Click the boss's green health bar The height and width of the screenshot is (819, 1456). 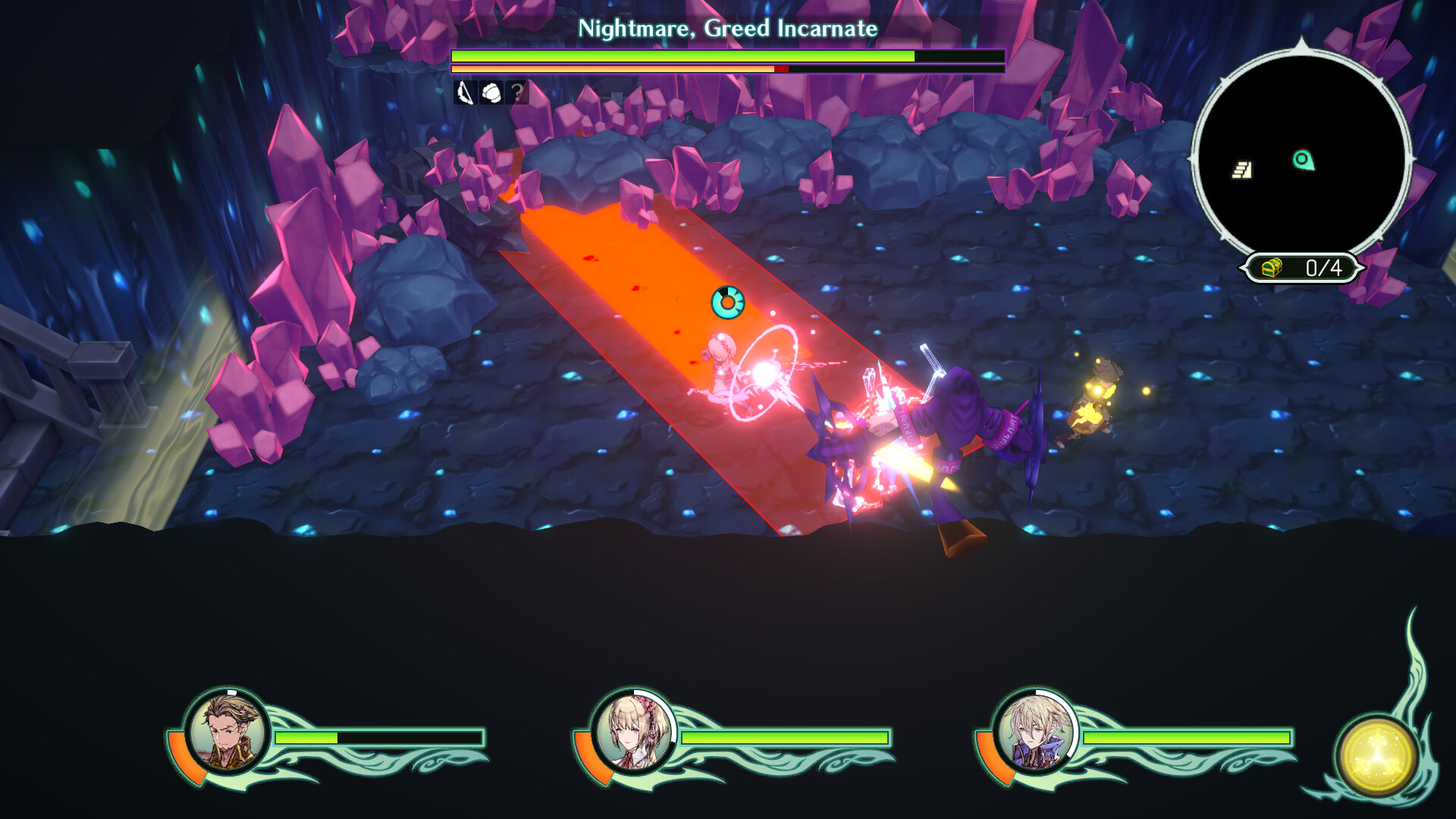click(682, 55)
